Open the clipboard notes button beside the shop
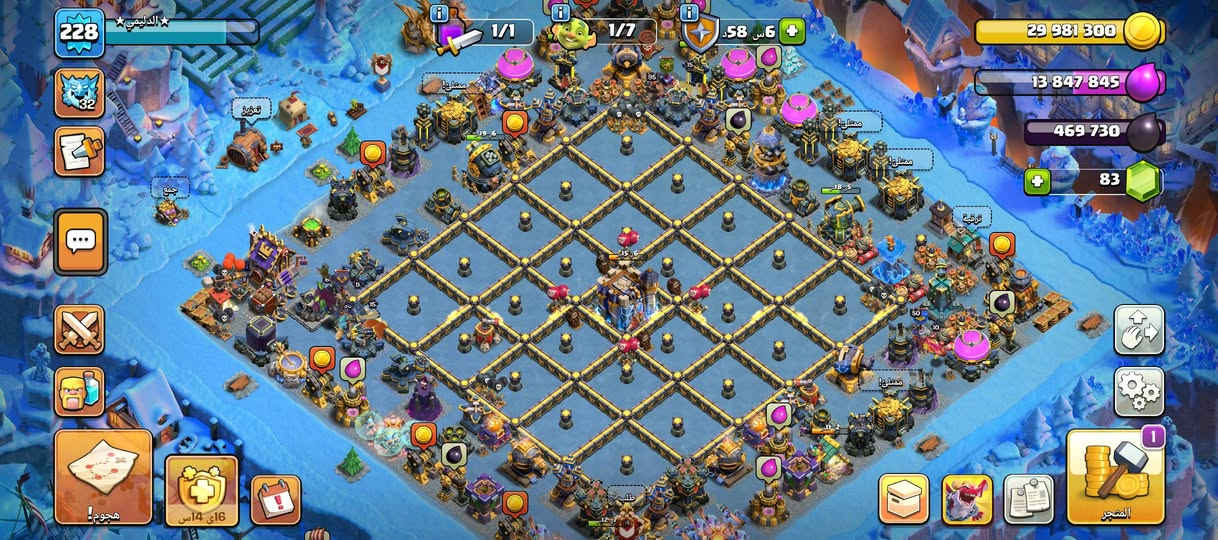 [1029, 498]
